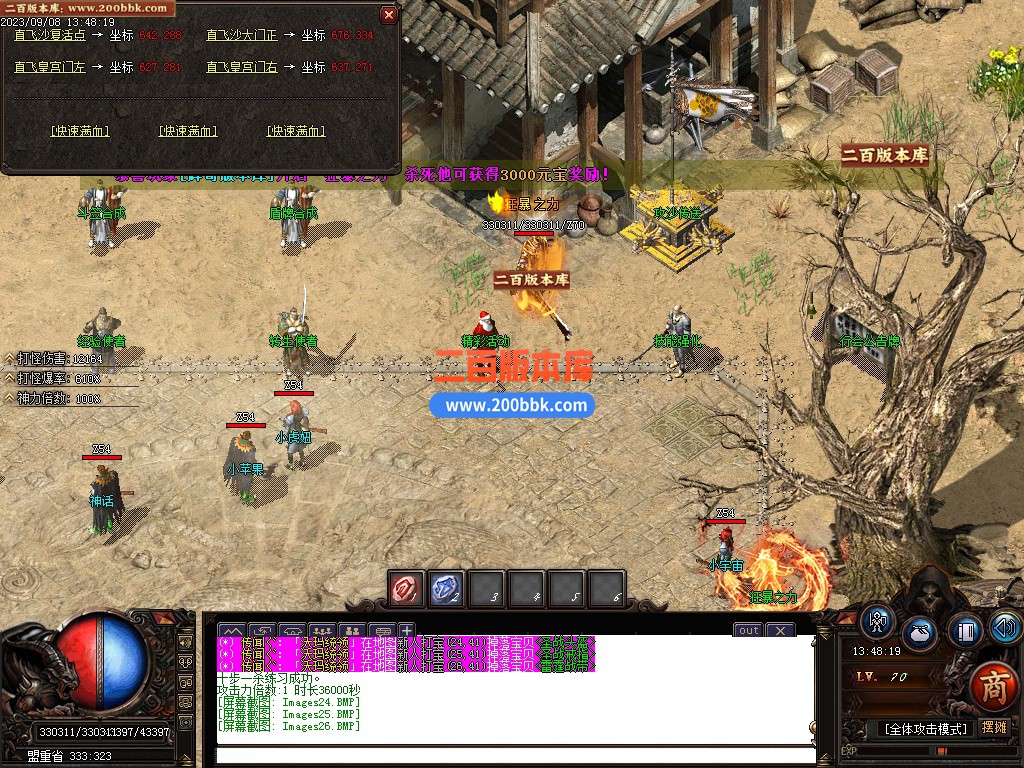Use the blue crystal in hotbar slot 2
1024x768 pixels.
pos(446,589)
